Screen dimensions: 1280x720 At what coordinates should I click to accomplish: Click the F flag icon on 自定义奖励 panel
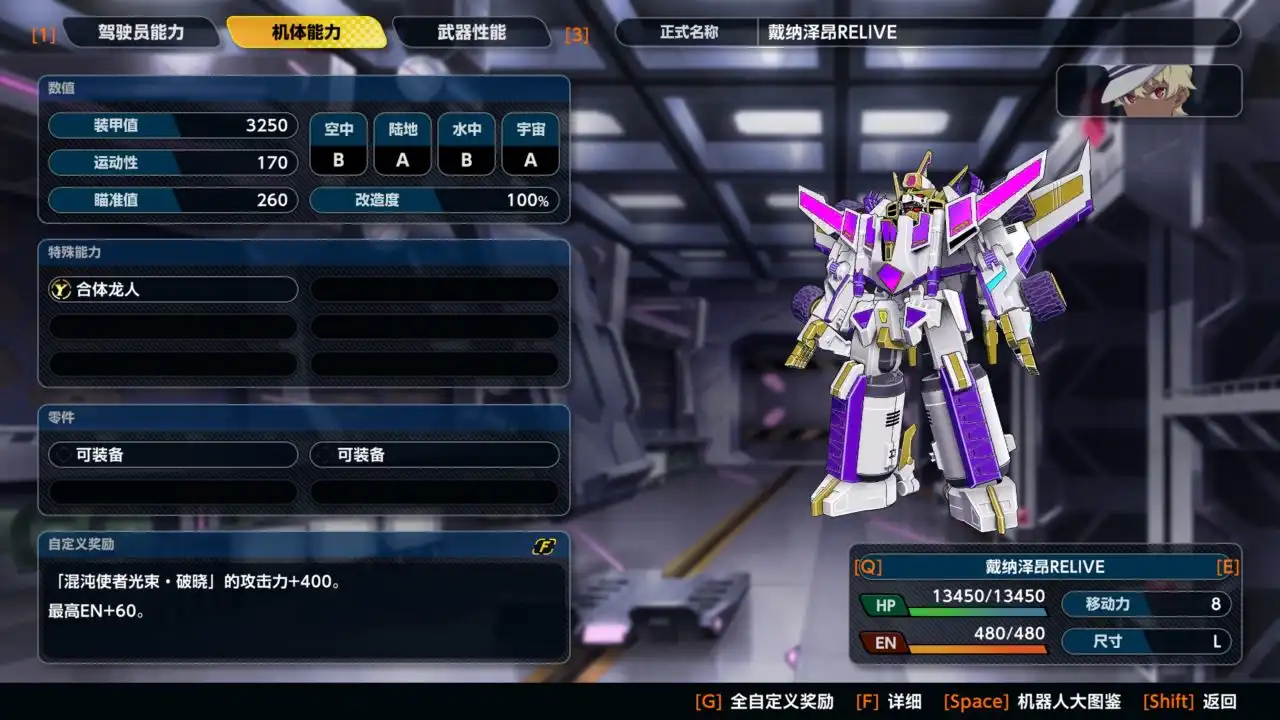pyautogui.click(x=542, y=546)
